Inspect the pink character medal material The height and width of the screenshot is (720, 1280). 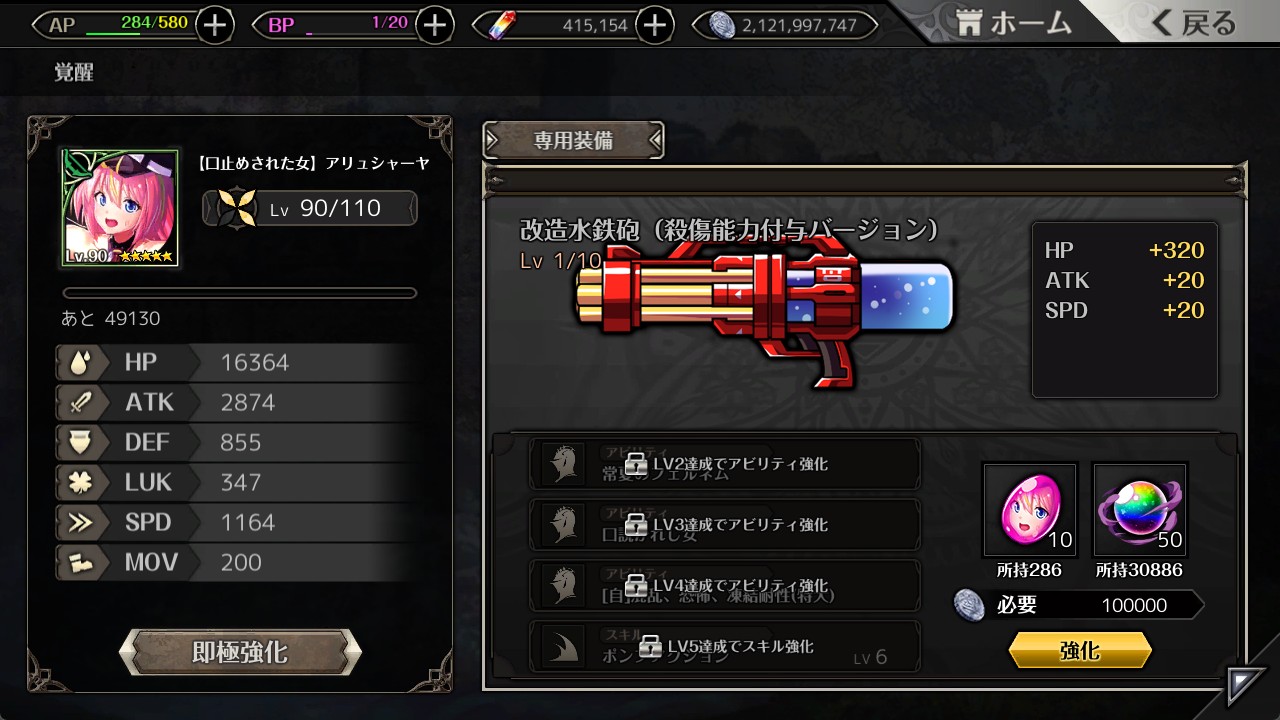[1030, 510]
